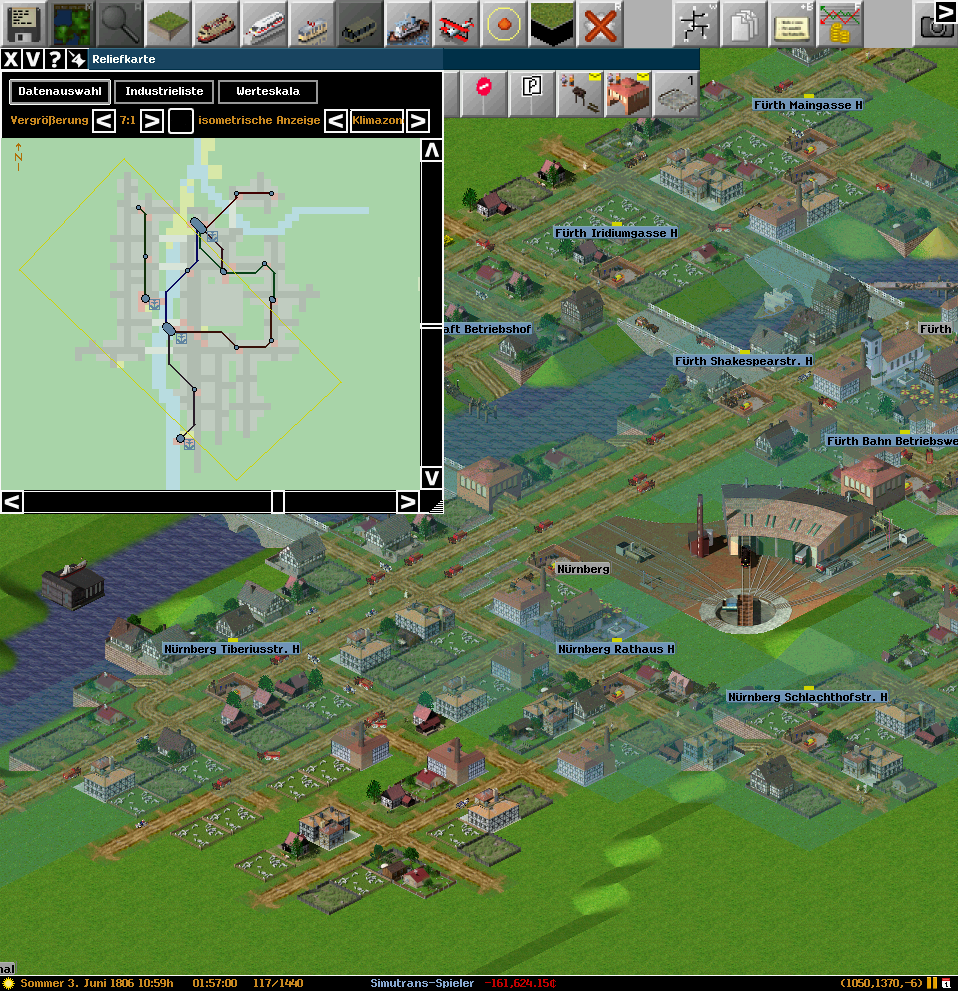Open the terrain landscaping tools
Image resolution: width=958 pixels, height=991 pixels.
[x=167, y=22]
